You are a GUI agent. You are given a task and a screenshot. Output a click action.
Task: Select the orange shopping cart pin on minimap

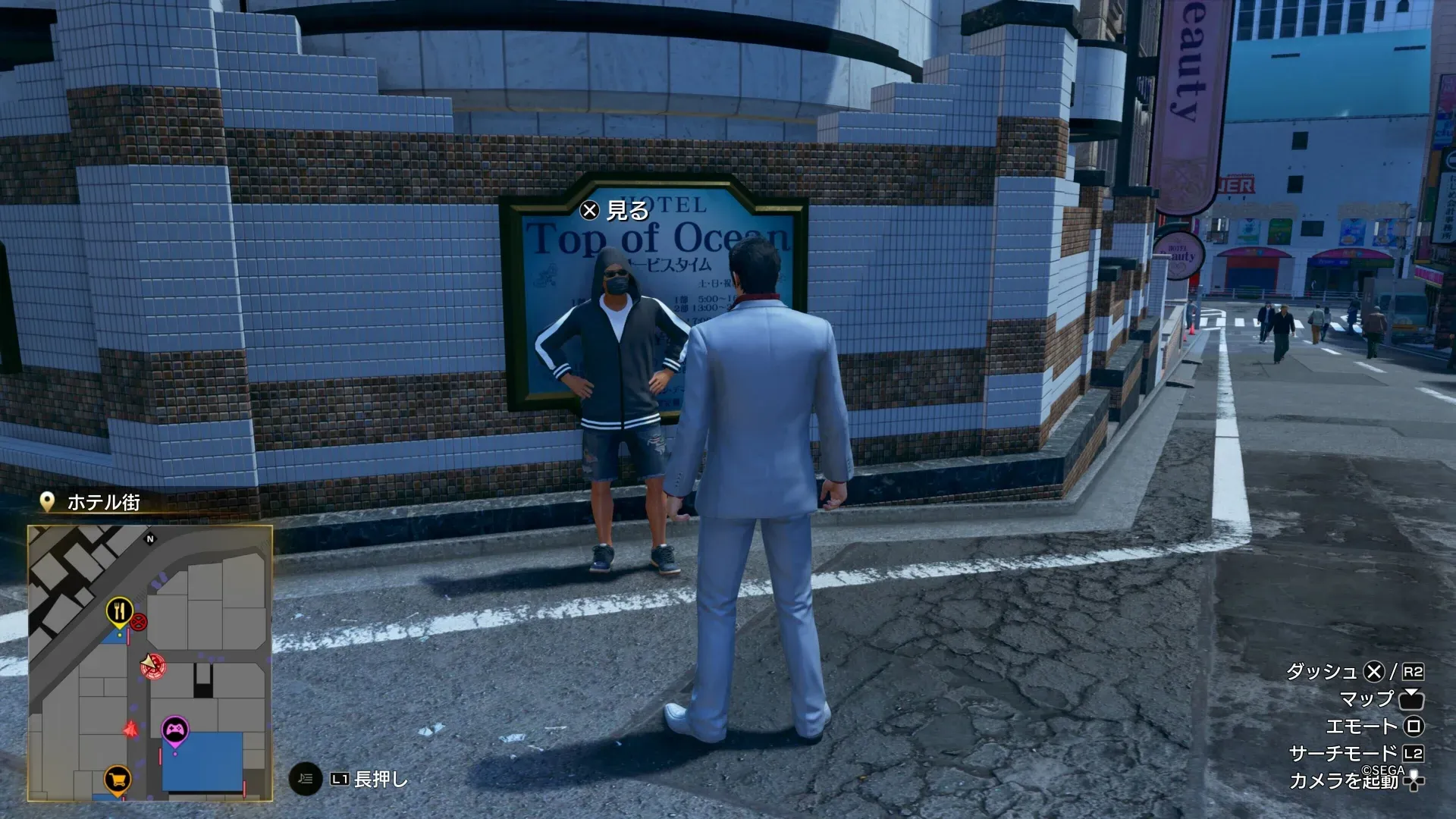(x=116, y=778)
